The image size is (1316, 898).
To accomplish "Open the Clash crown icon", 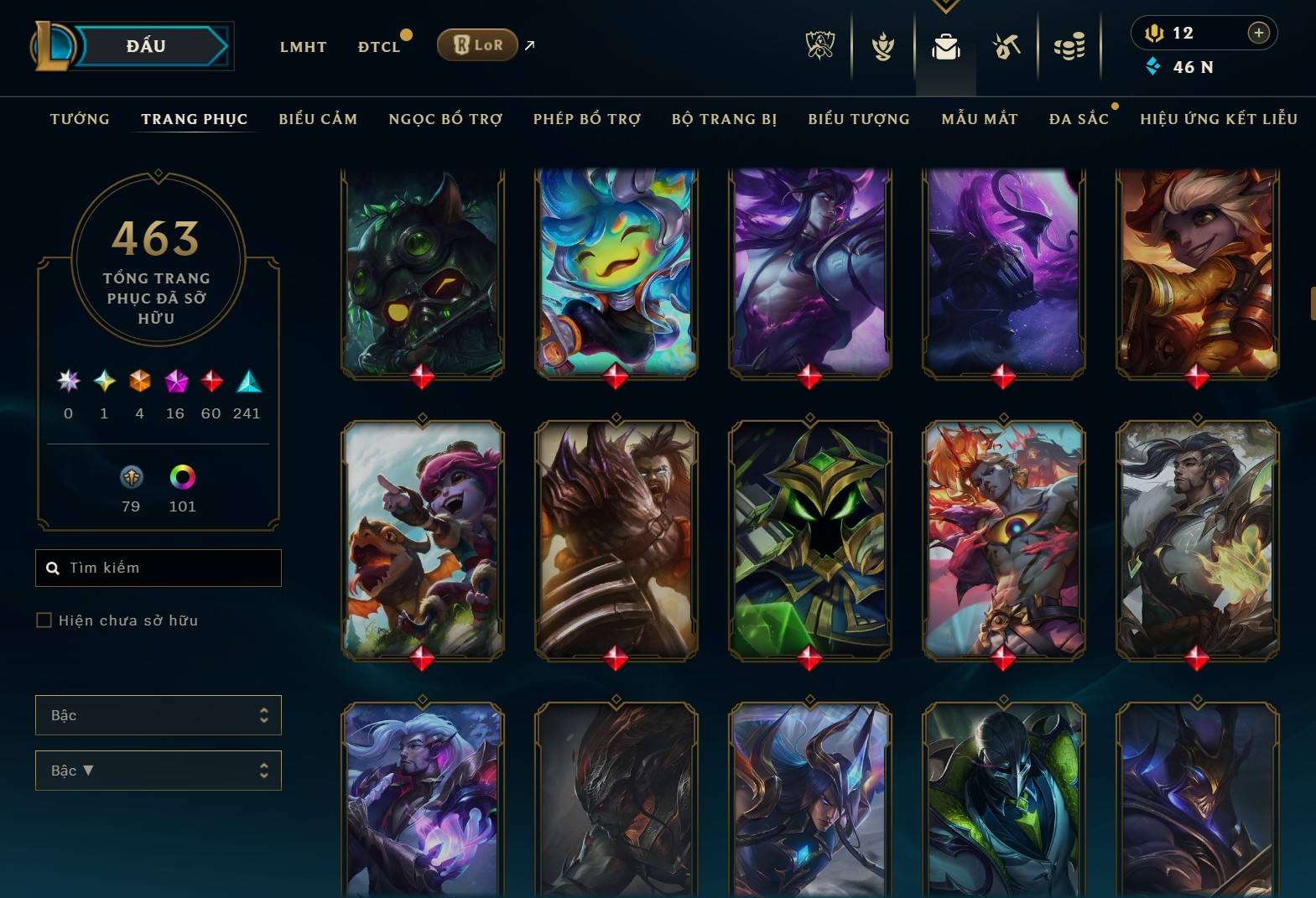I will (882, 47).
